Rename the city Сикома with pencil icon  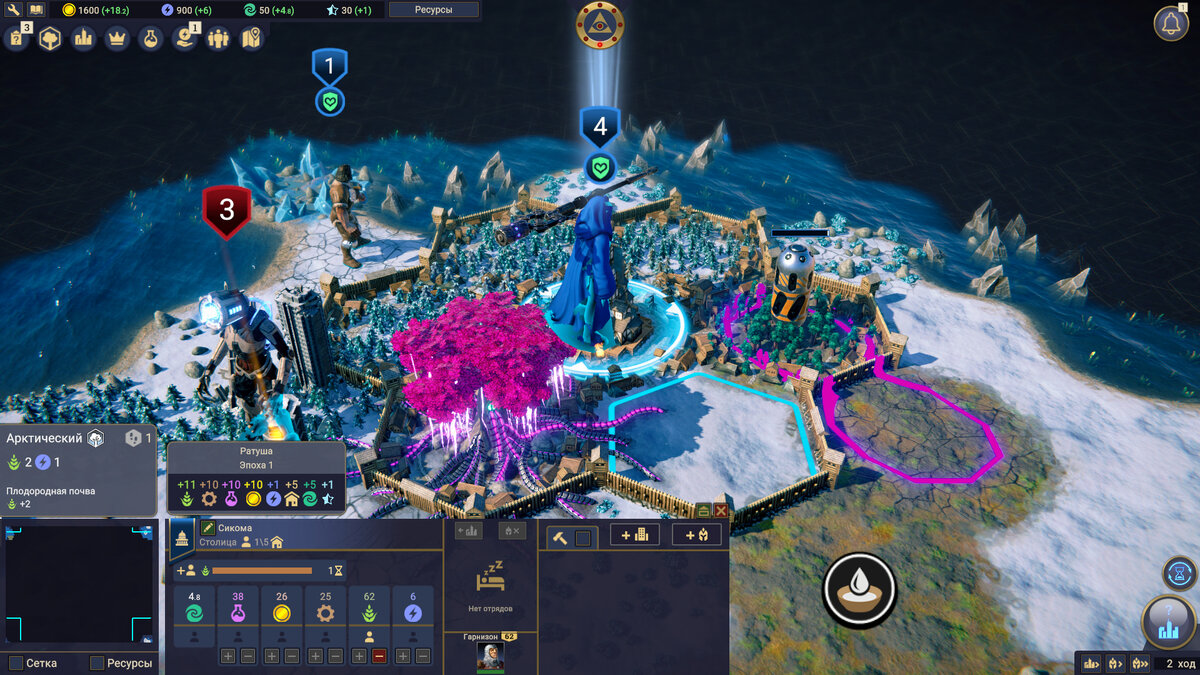(x=208, y=527)
